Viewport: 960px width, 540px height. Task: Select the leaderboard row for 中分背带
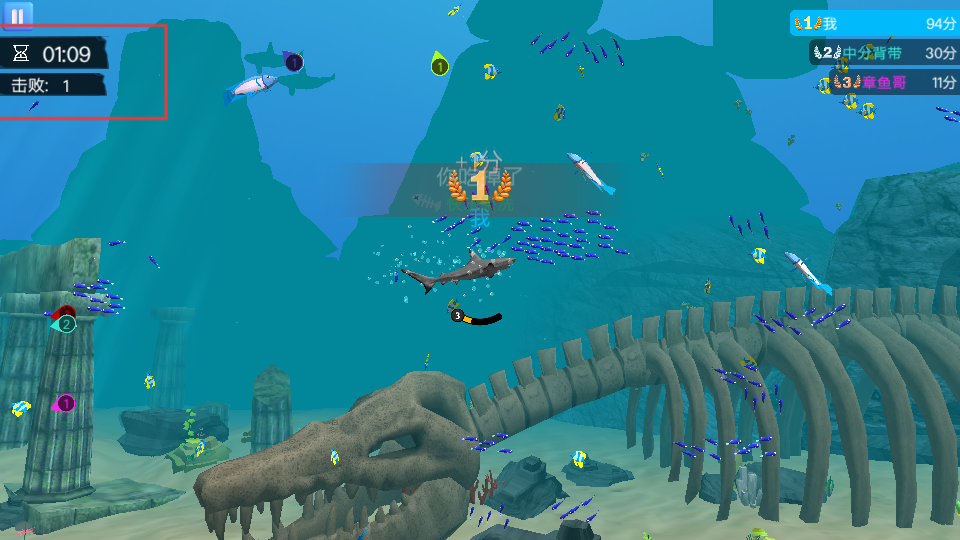883,52
